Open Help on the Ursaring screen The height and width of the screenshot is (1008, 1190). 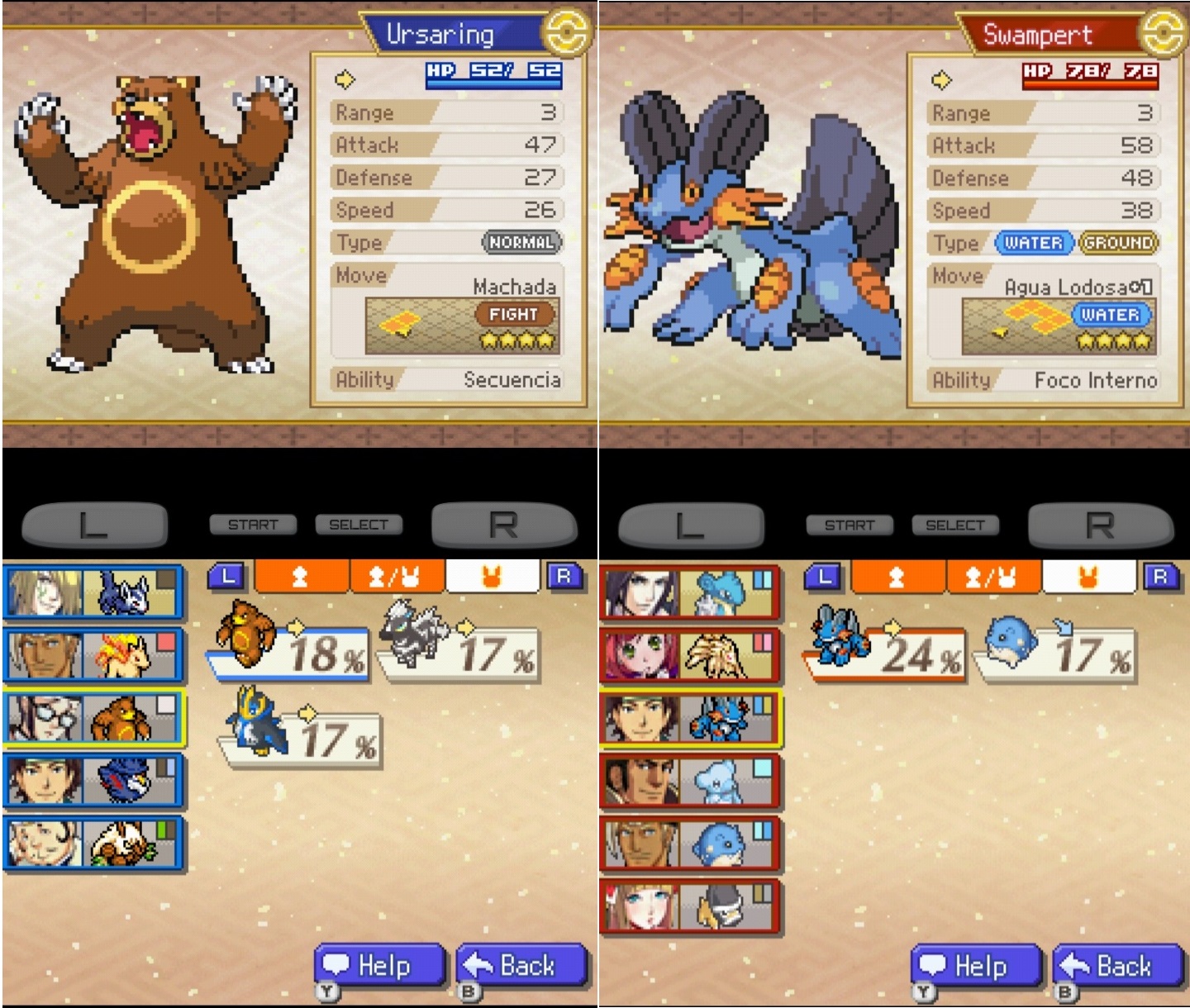379,965
